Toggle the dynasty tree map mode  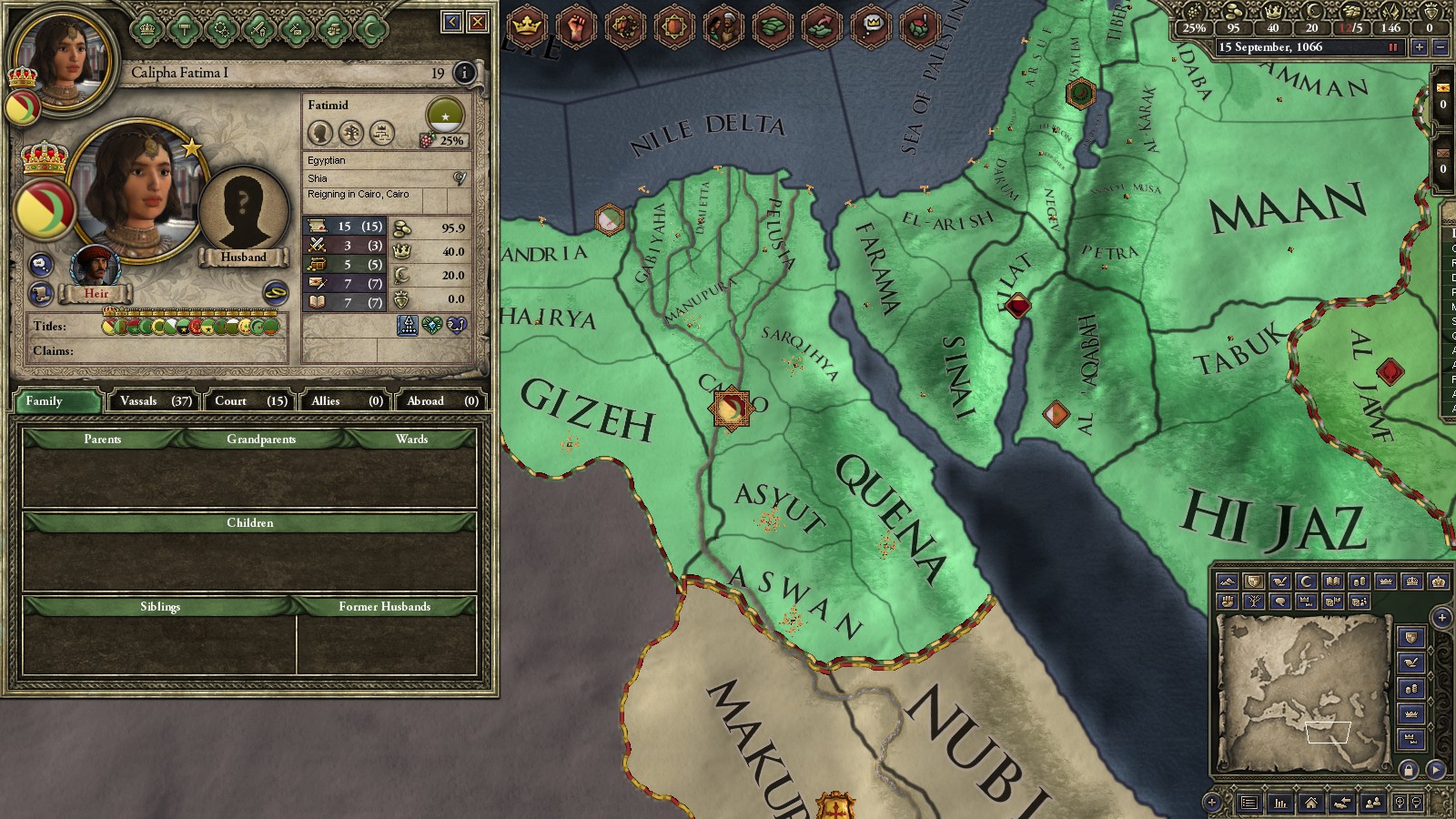1256,602
